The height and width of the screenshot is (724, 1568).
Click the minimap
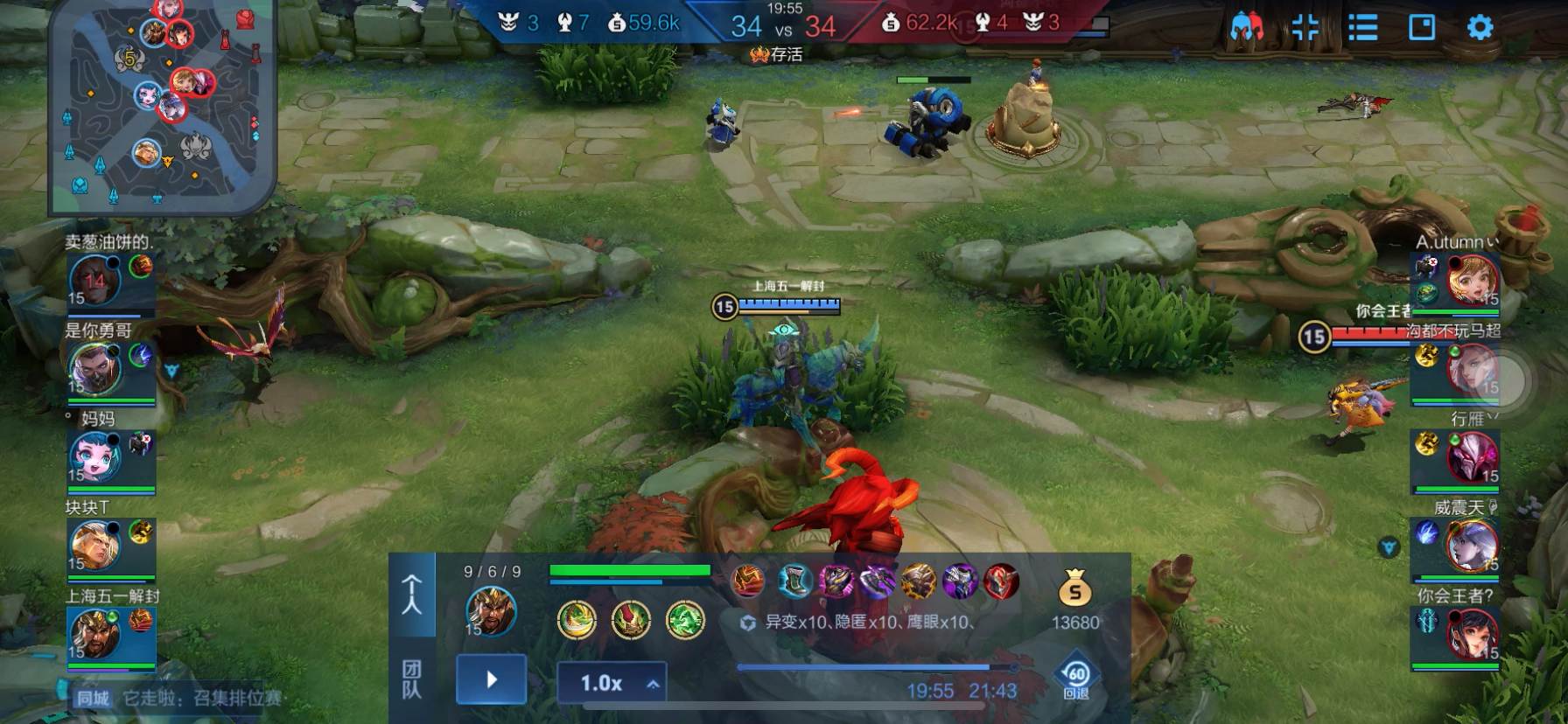[162, 105]
